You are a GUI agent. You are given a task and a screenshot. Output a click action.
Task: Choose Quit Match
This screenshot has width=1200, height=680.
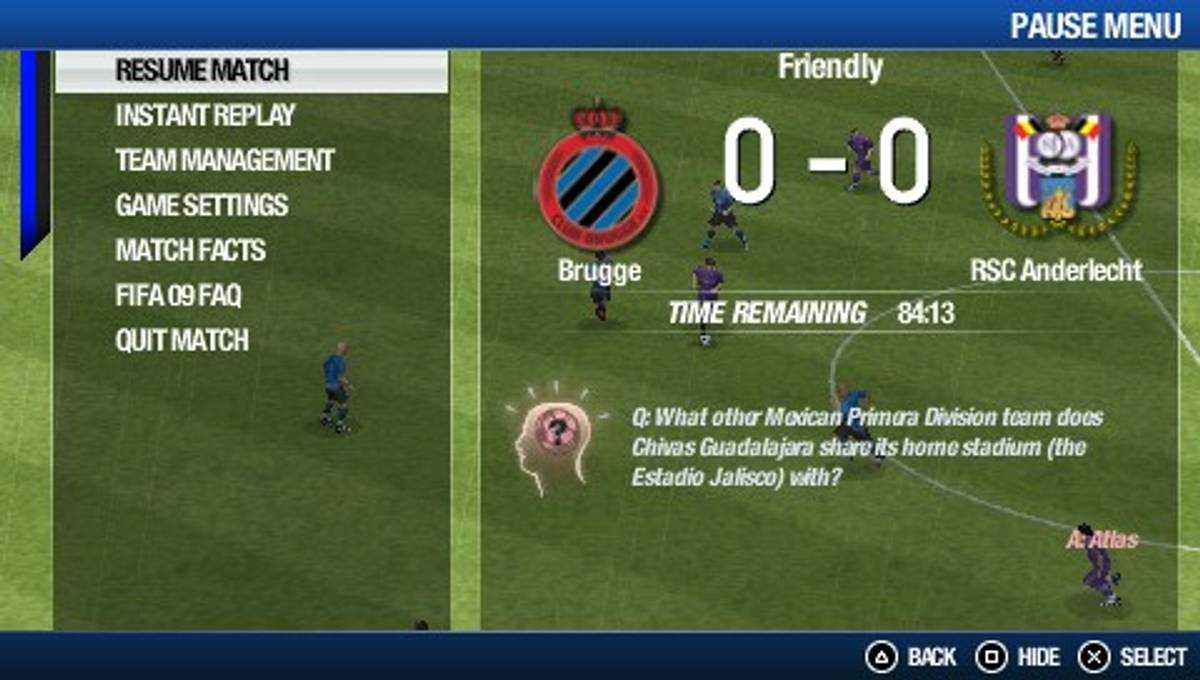point(181,340)
